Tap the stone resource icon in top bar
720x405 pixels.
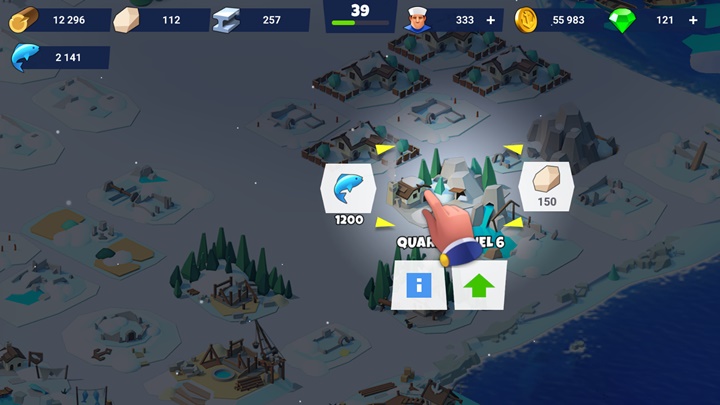126,20
